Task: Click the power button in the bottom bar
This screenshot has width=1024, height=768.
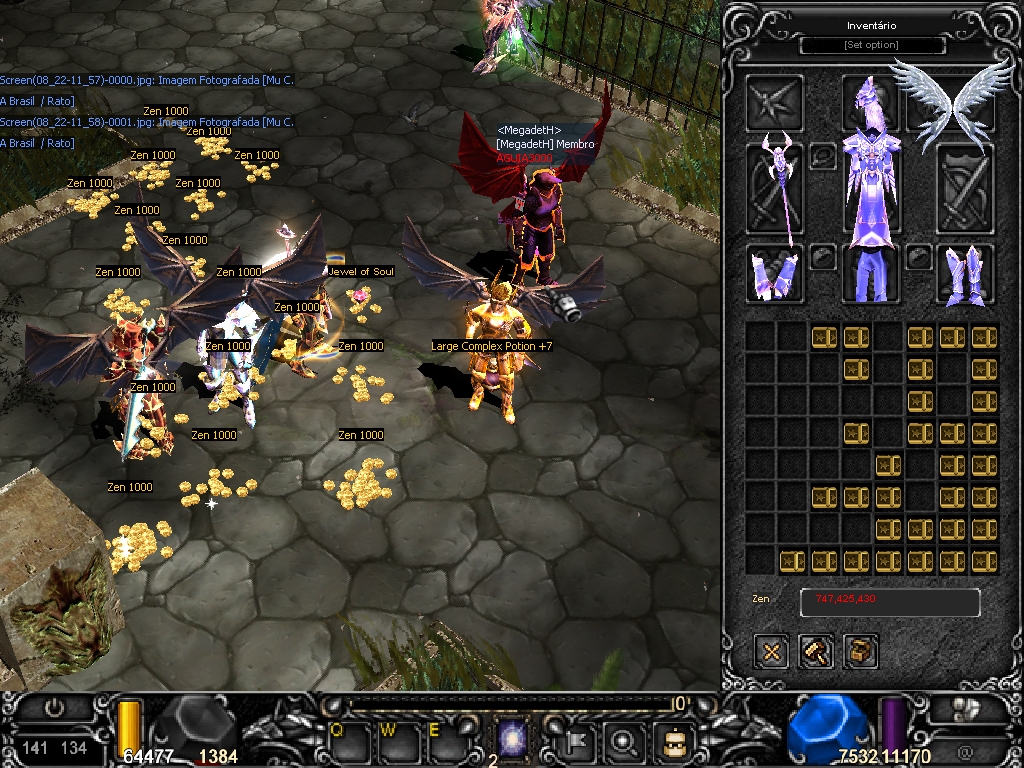Action: click(x=54, y=709)
